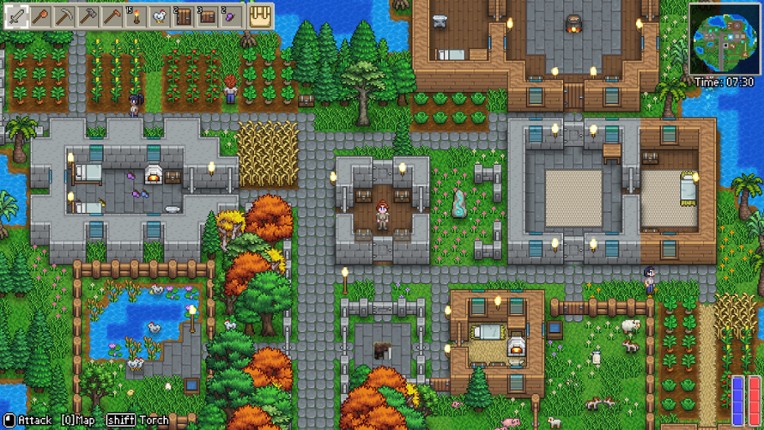Choose the white chicken hotbar item
Image resolution: width=764 pixels, height=430 pixels.
pos(160,16)
